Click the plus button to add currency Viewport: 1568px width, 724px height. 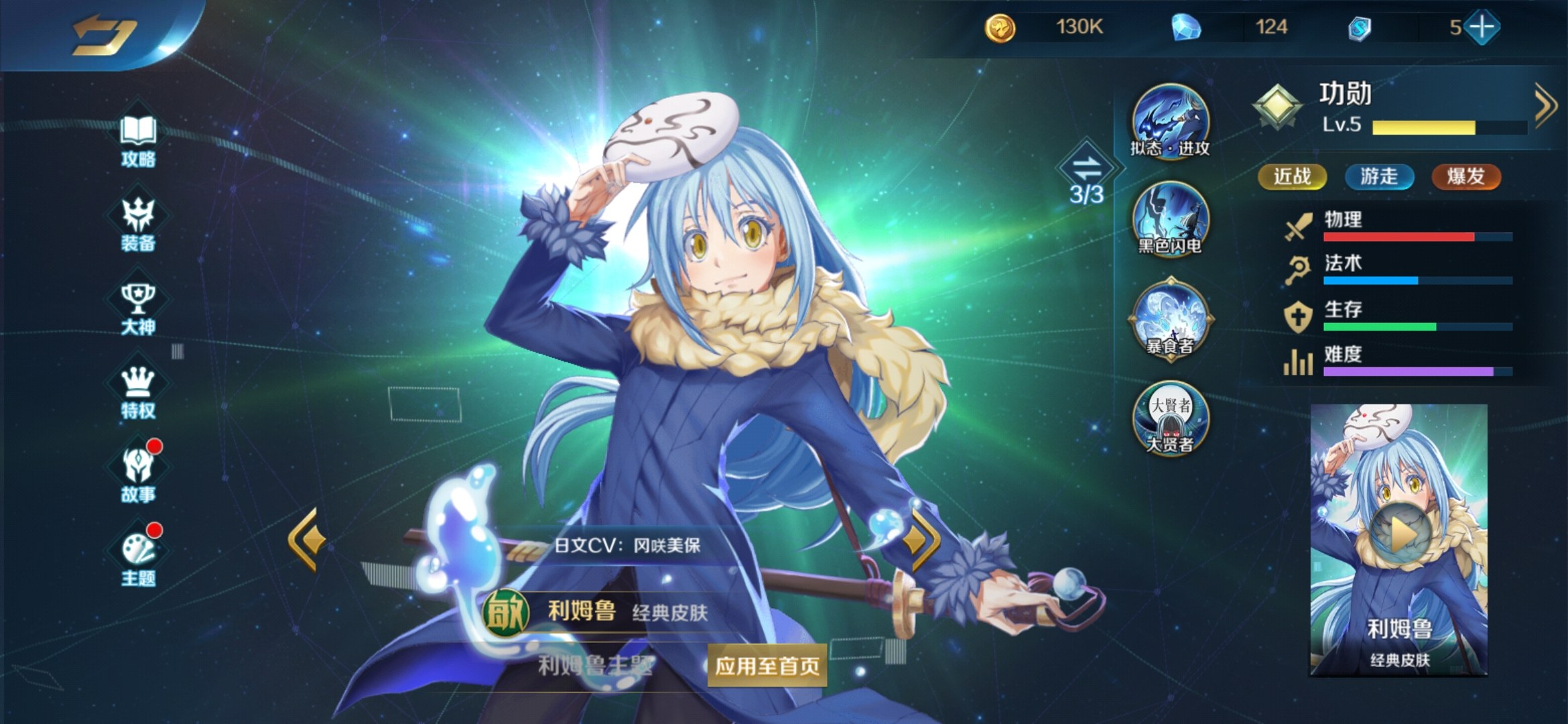point(1482,27)
